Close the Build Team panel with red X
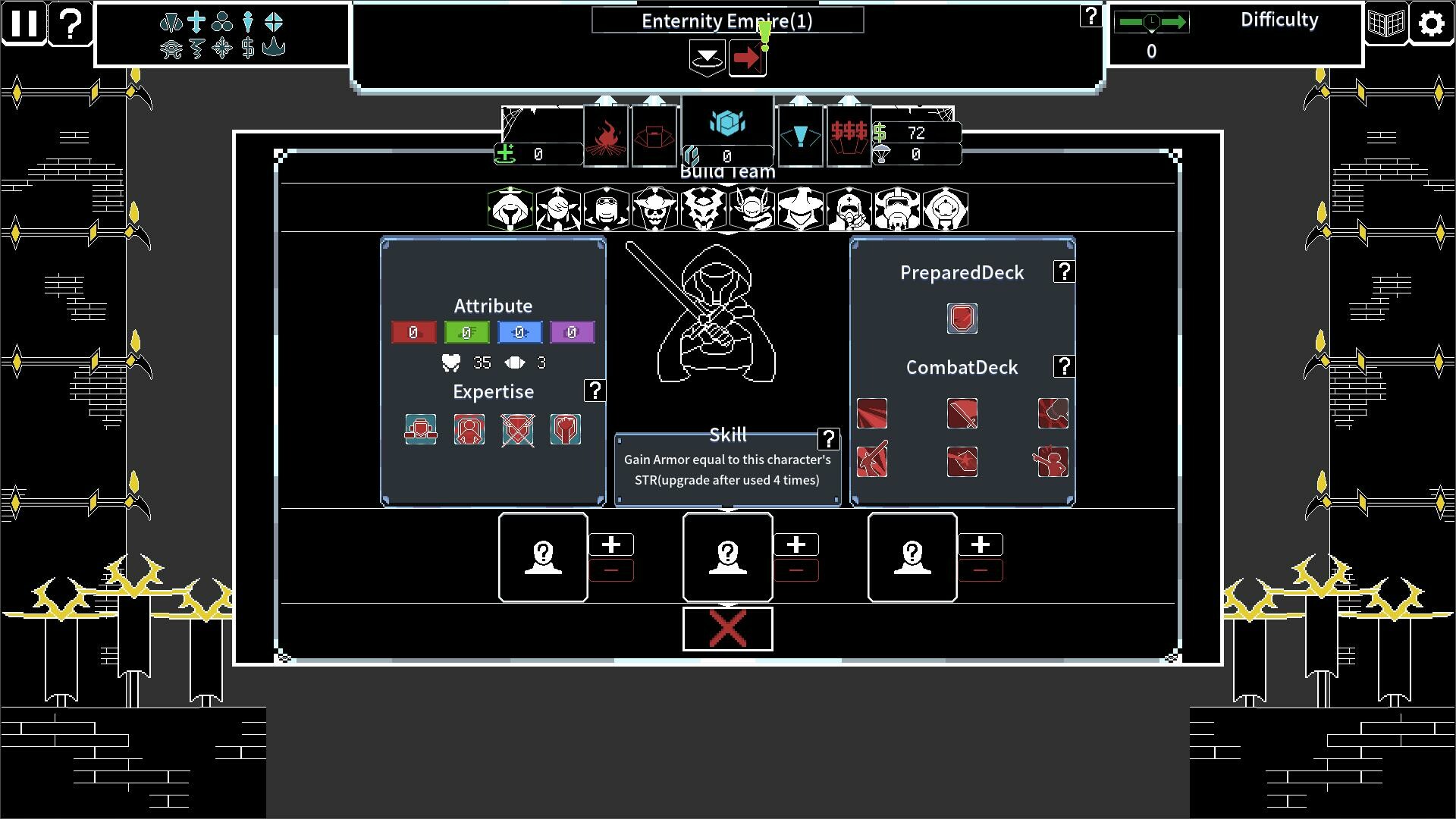Image resolution: width=1456 pixels, height=819 pixels. point(726,629)
